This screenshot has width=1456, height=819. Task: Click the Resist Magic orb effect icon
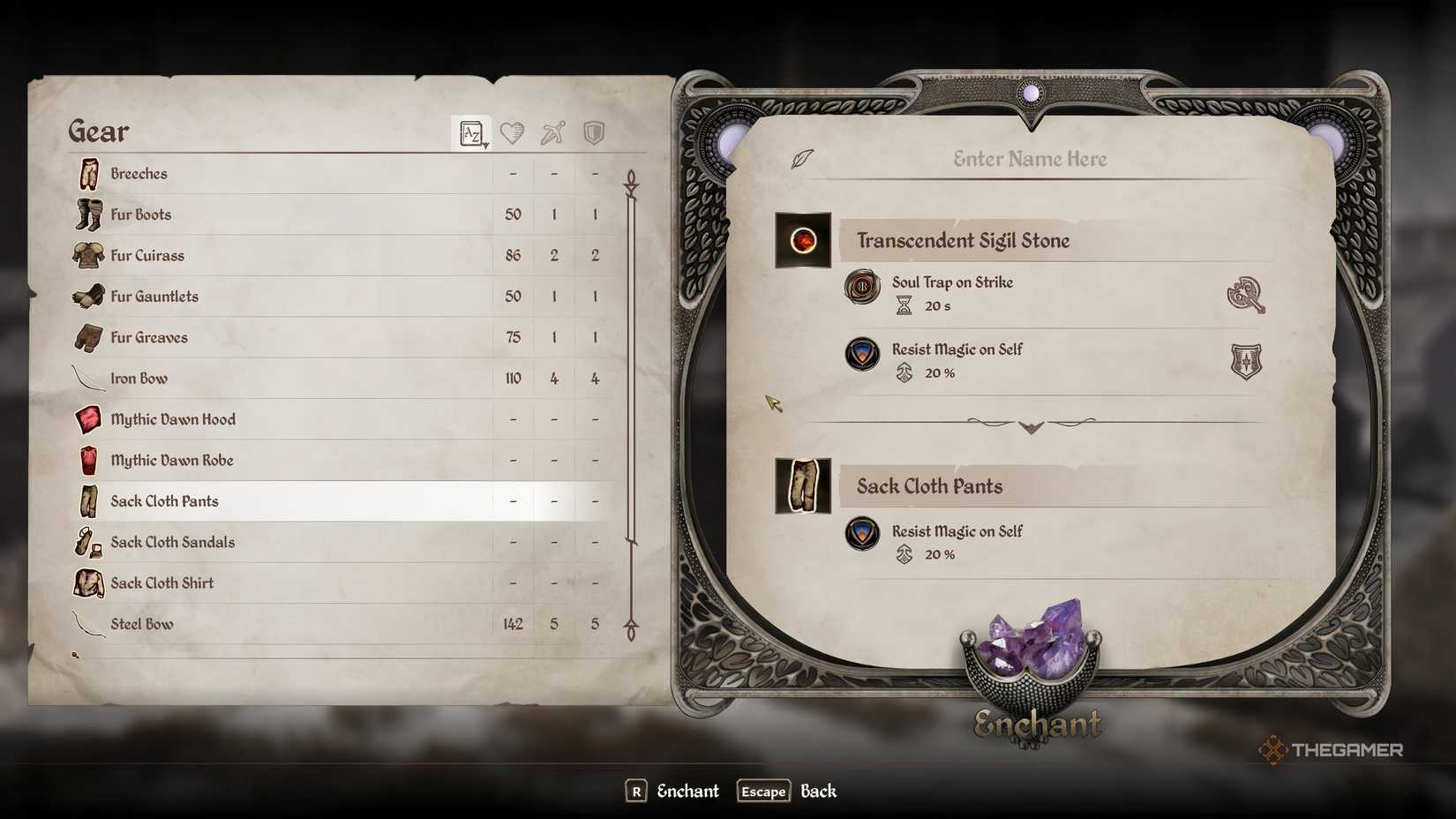coord(860,354)
